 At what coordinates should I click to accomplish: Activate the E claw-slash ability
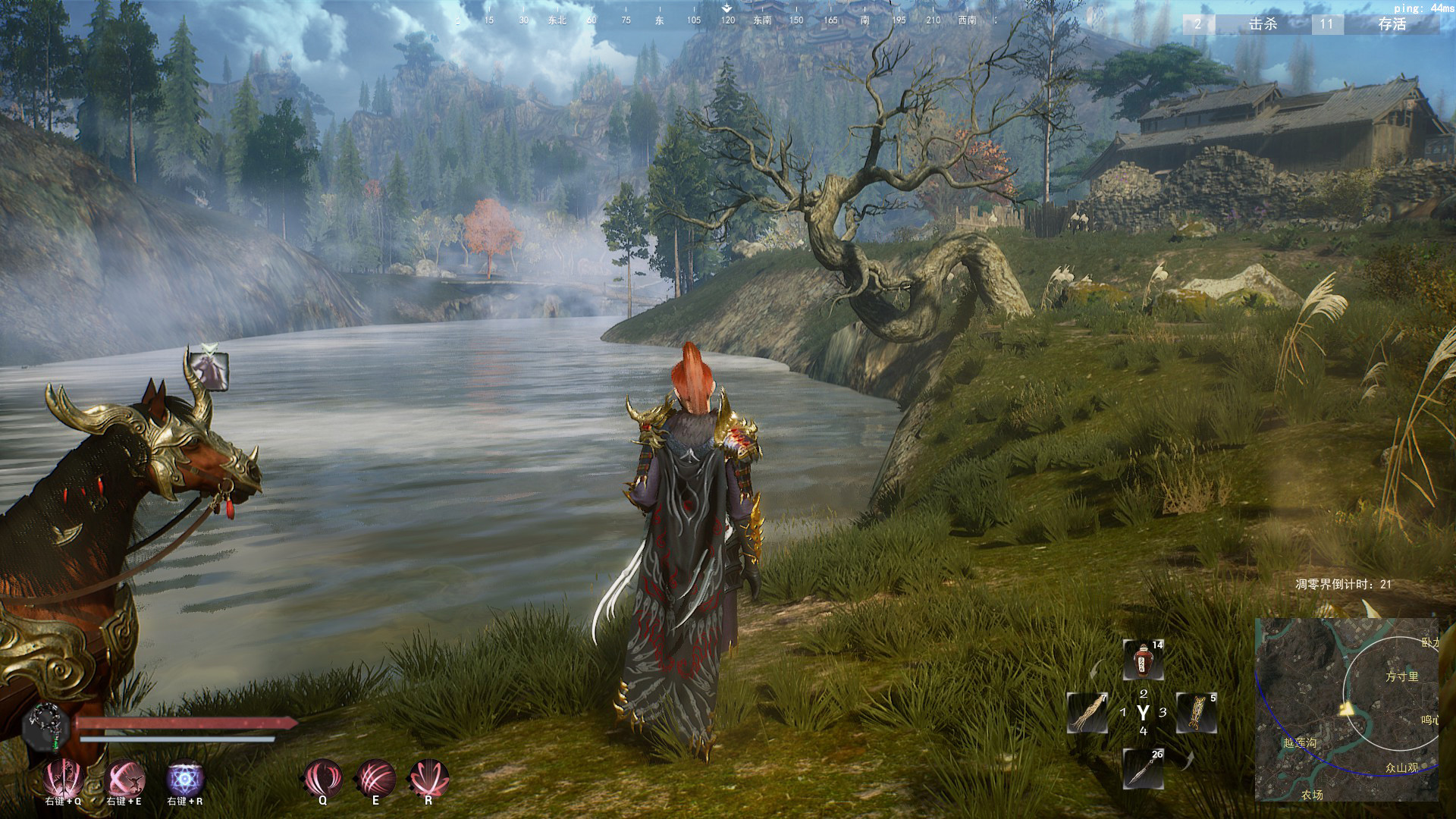tap(375, 778)
